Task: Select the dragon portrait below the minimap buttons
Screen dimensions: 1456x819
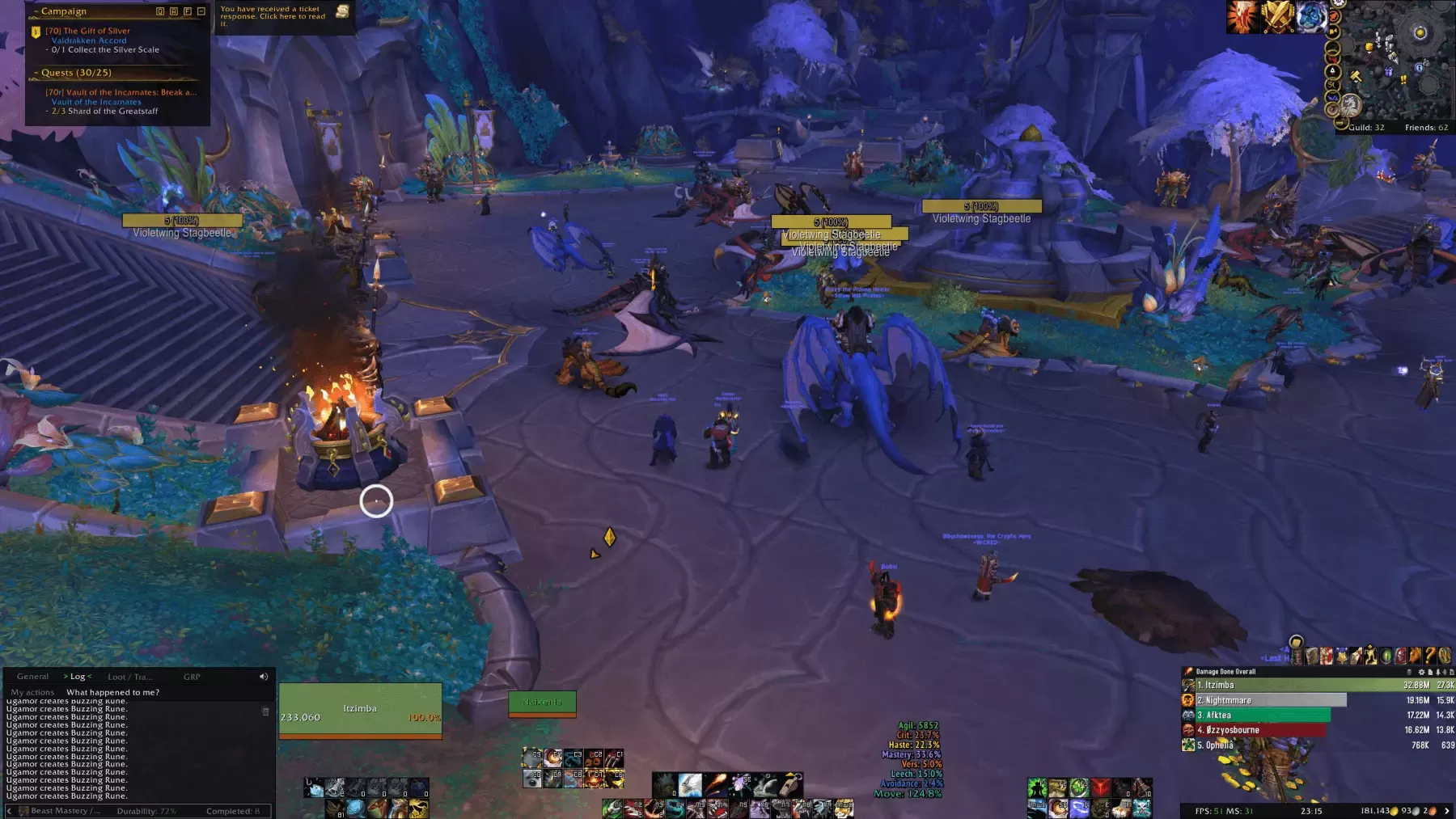Action: (x=1350, y=106)
